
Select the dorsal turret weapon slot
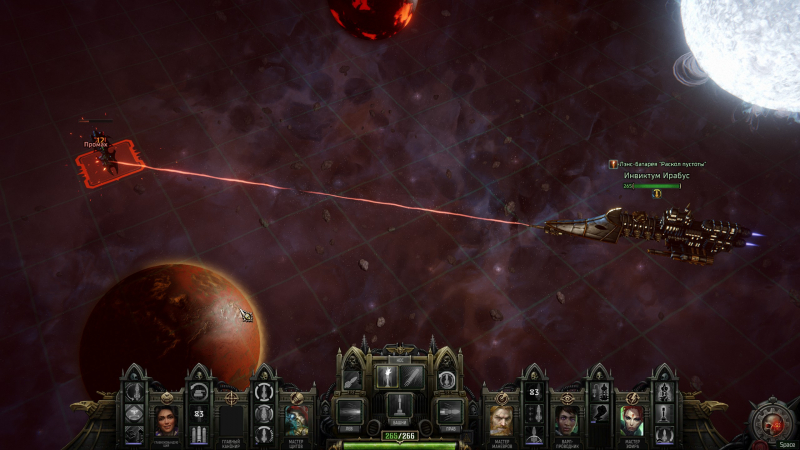pyautogui.click(x=399, y=405)
